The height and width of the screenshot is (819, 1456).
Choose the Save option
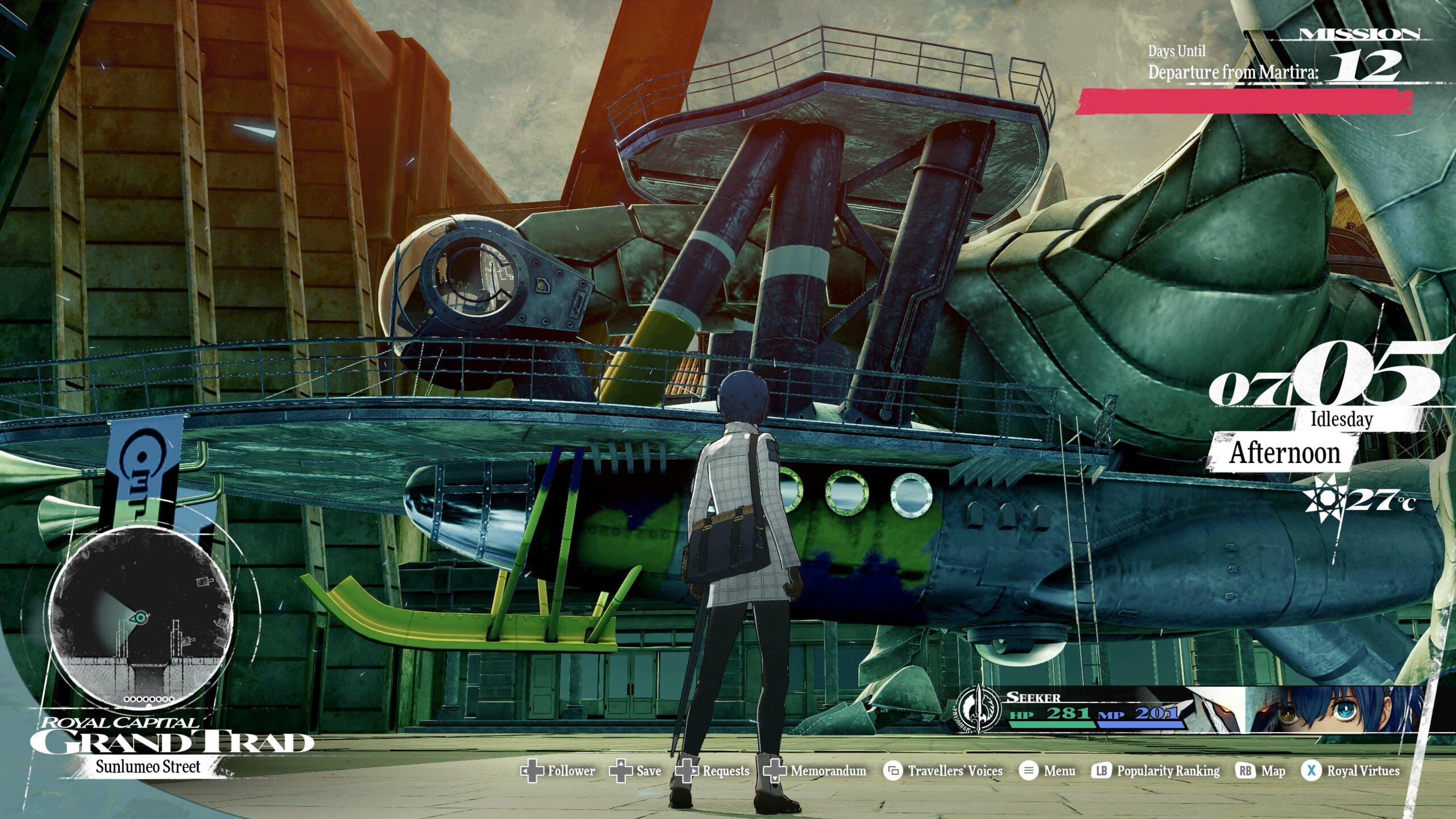point(636,771)
